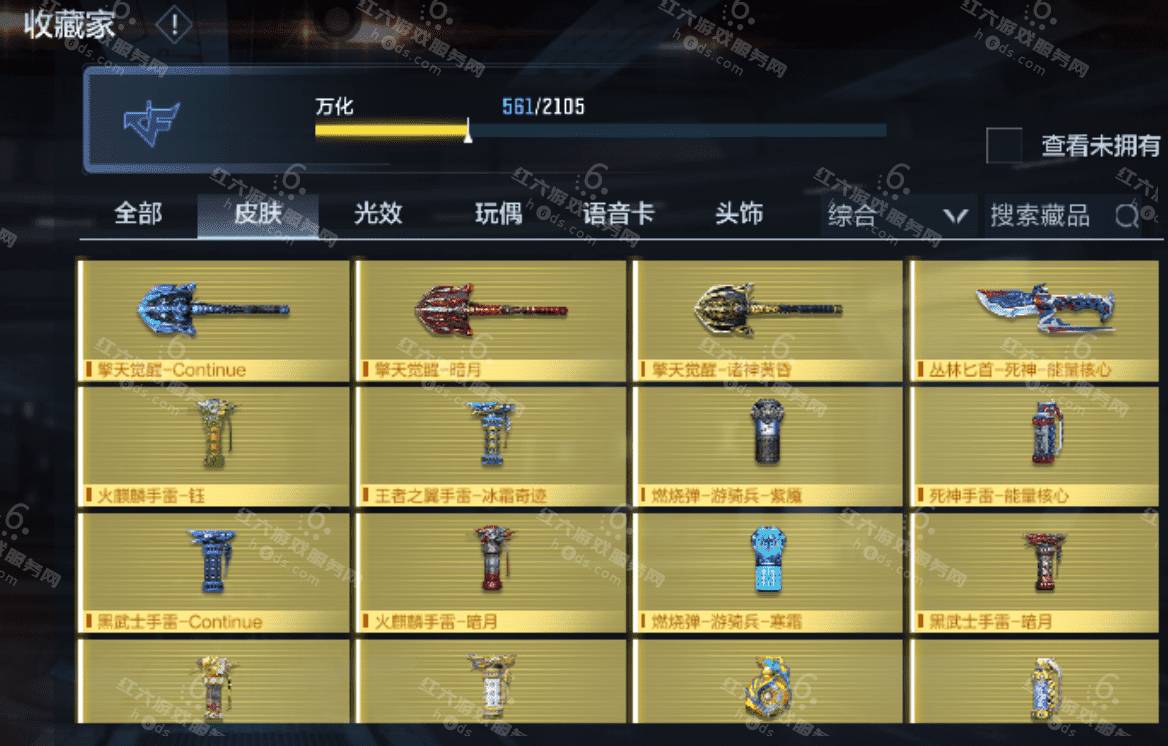Show the 玩偶 collection tab
The height and width of the screenshot is (746, 1168).
pos(498,213)
